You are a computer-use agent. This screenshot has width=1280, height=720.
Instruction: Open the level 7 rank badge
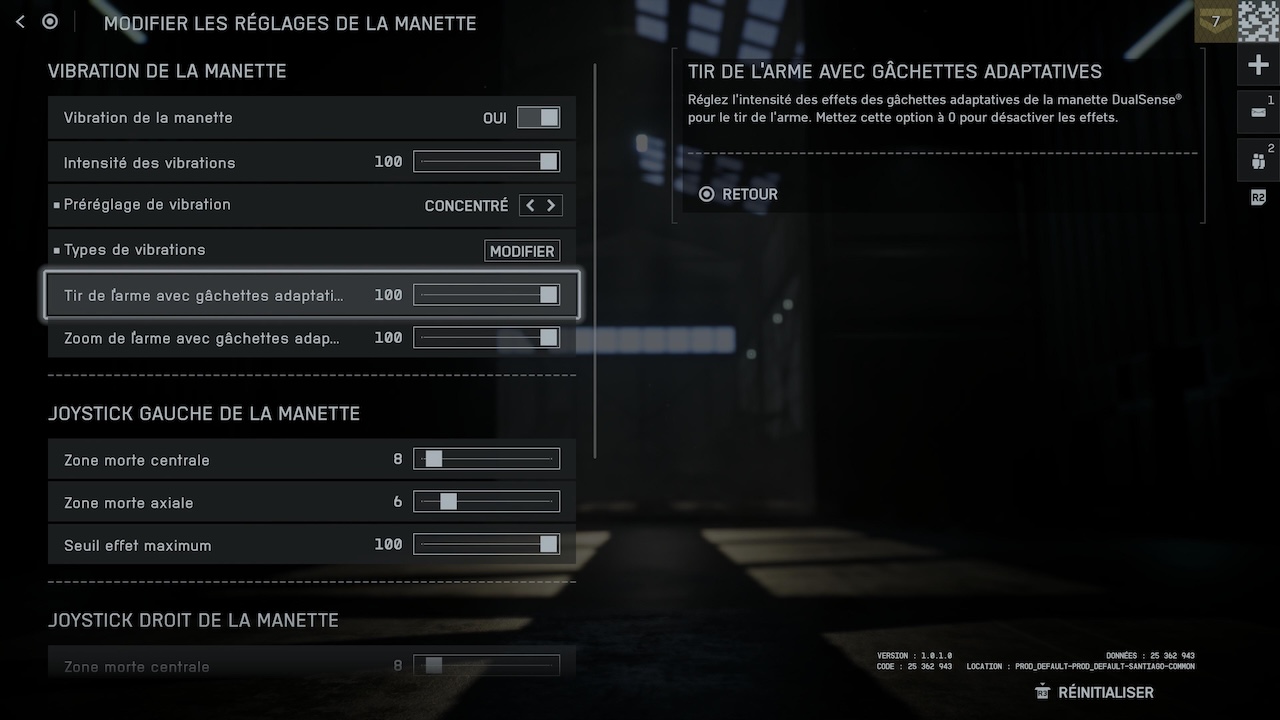(1216, 21)
